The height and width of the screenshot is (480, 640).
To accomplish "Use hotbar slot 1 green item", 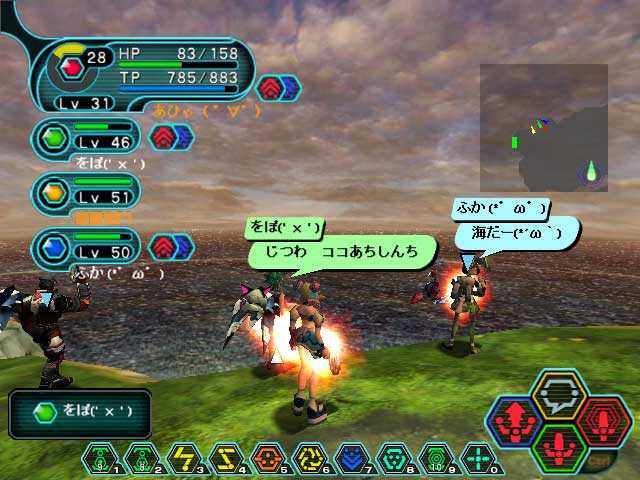I will click(99, 459).
